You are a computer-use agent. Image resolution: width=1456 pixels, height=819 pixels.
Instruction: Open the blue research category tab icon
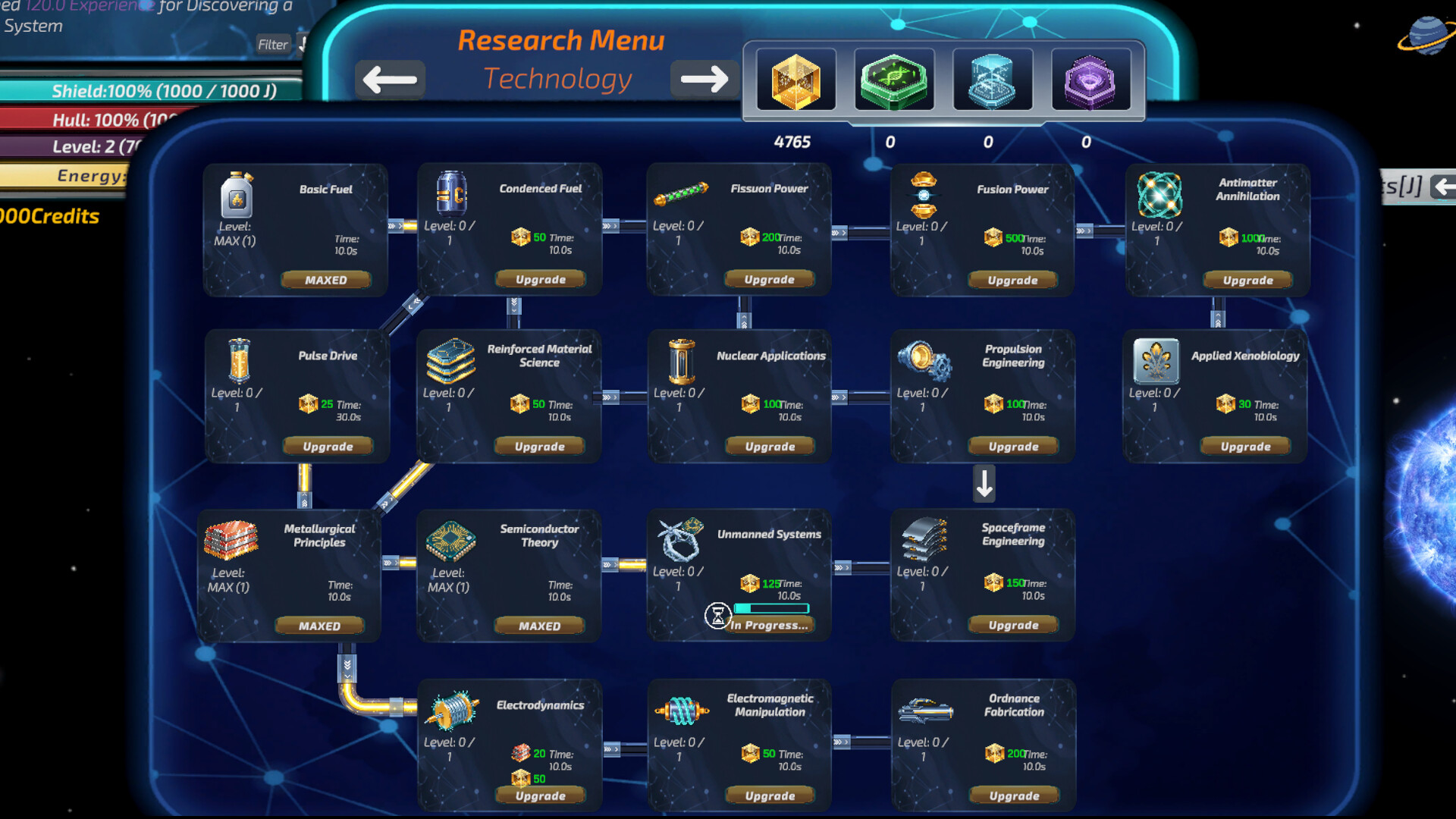click(992, 79)
